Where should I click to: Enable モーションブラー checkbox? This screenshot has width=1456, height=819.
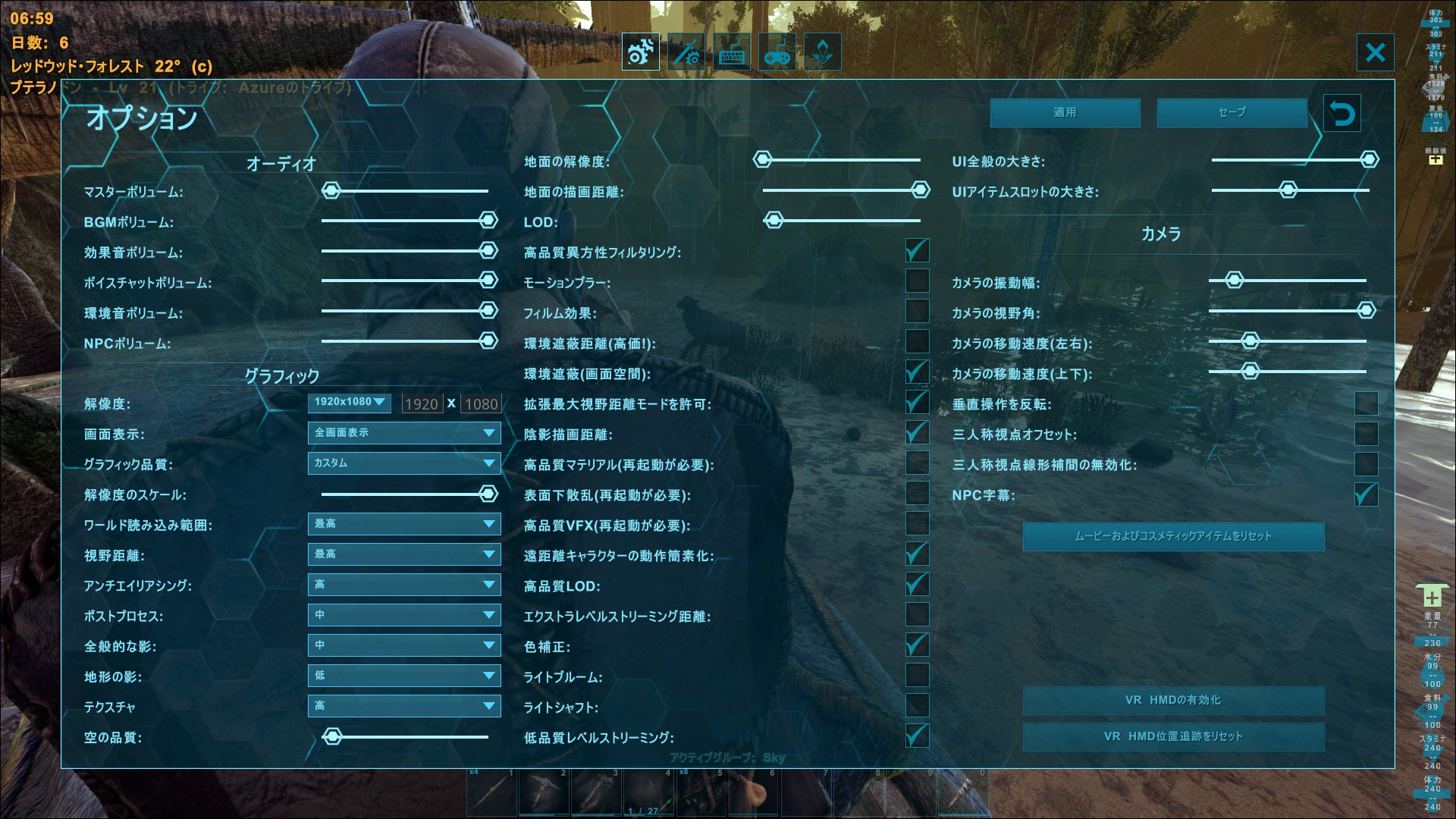pos(917,281)
